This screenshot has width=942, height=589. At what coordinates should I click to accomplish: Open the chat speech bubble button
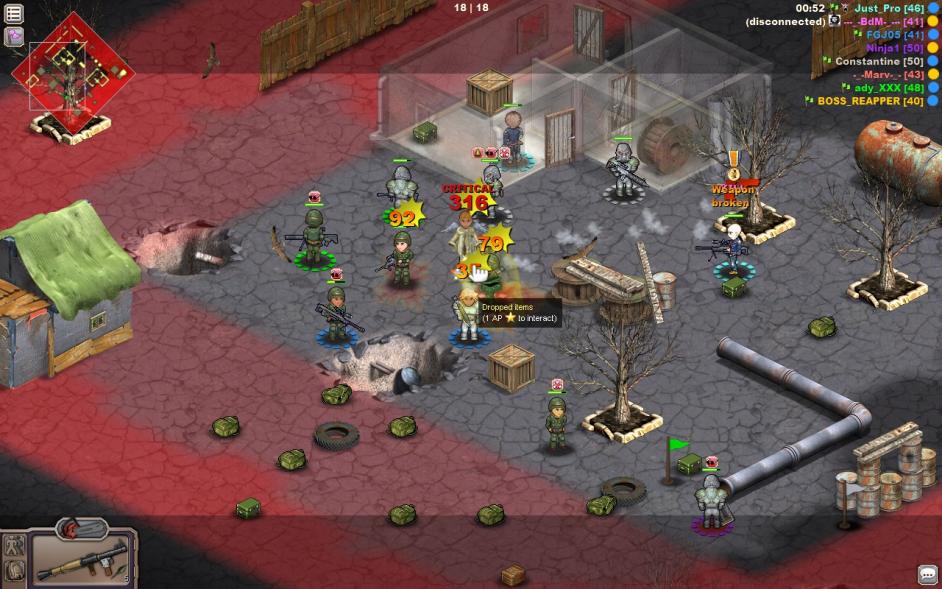[x=927, y=575]
